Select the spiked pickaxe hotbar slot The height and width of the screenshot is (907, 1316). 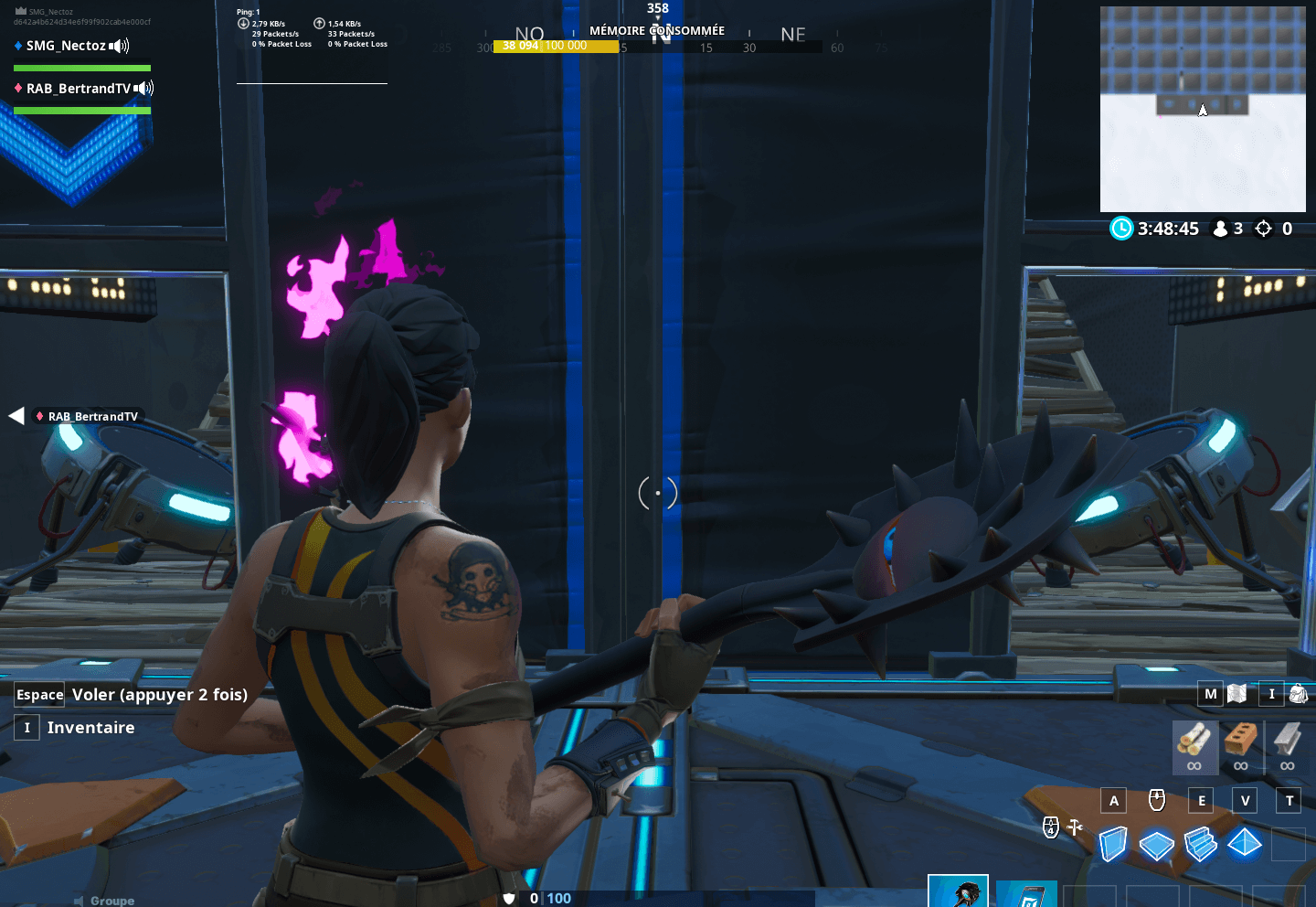pos(958,891)
